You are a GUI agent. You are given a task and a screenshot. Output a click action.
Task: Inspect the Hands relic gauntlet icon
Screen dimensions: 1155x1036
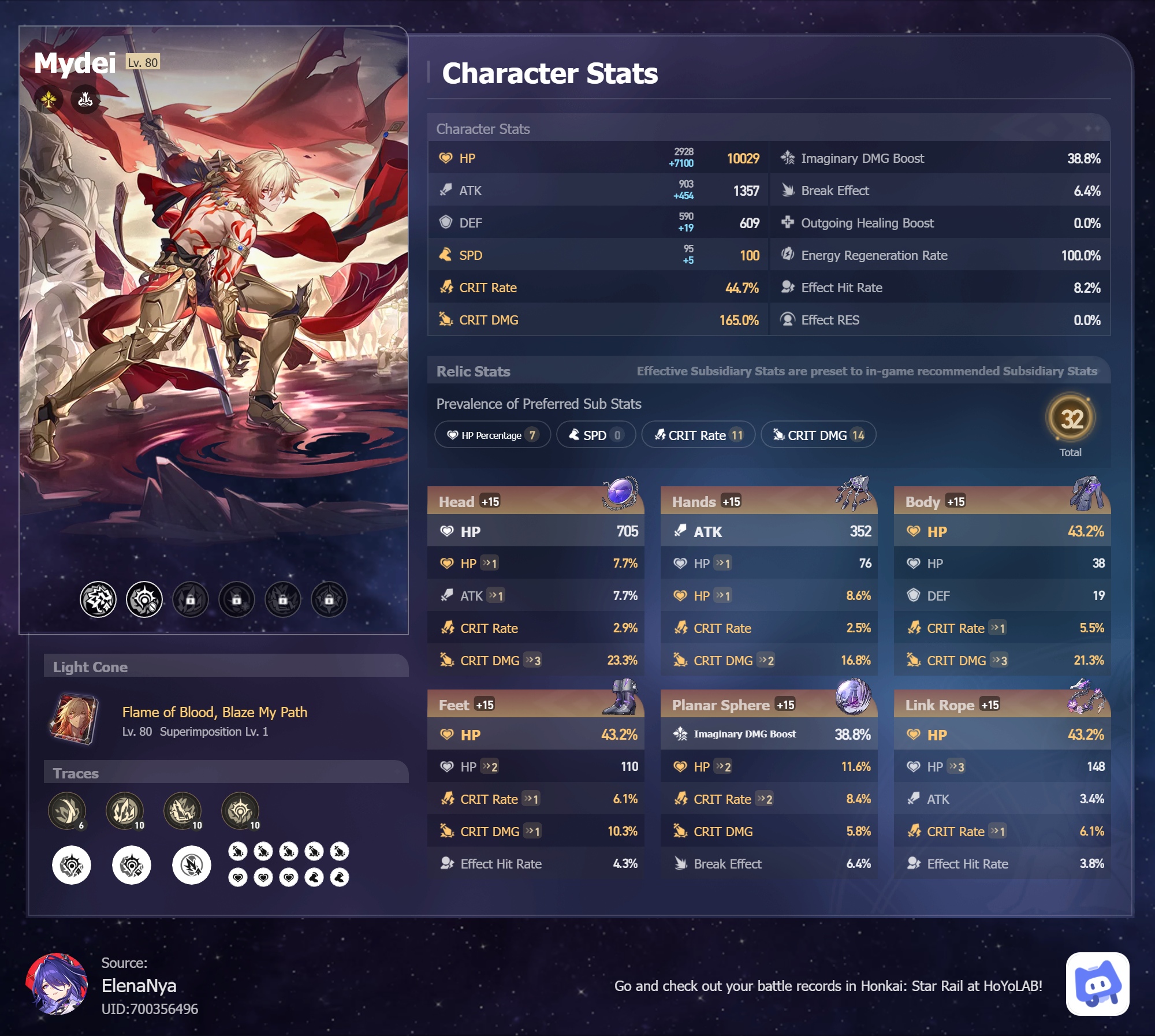click(x=854, y=493)
